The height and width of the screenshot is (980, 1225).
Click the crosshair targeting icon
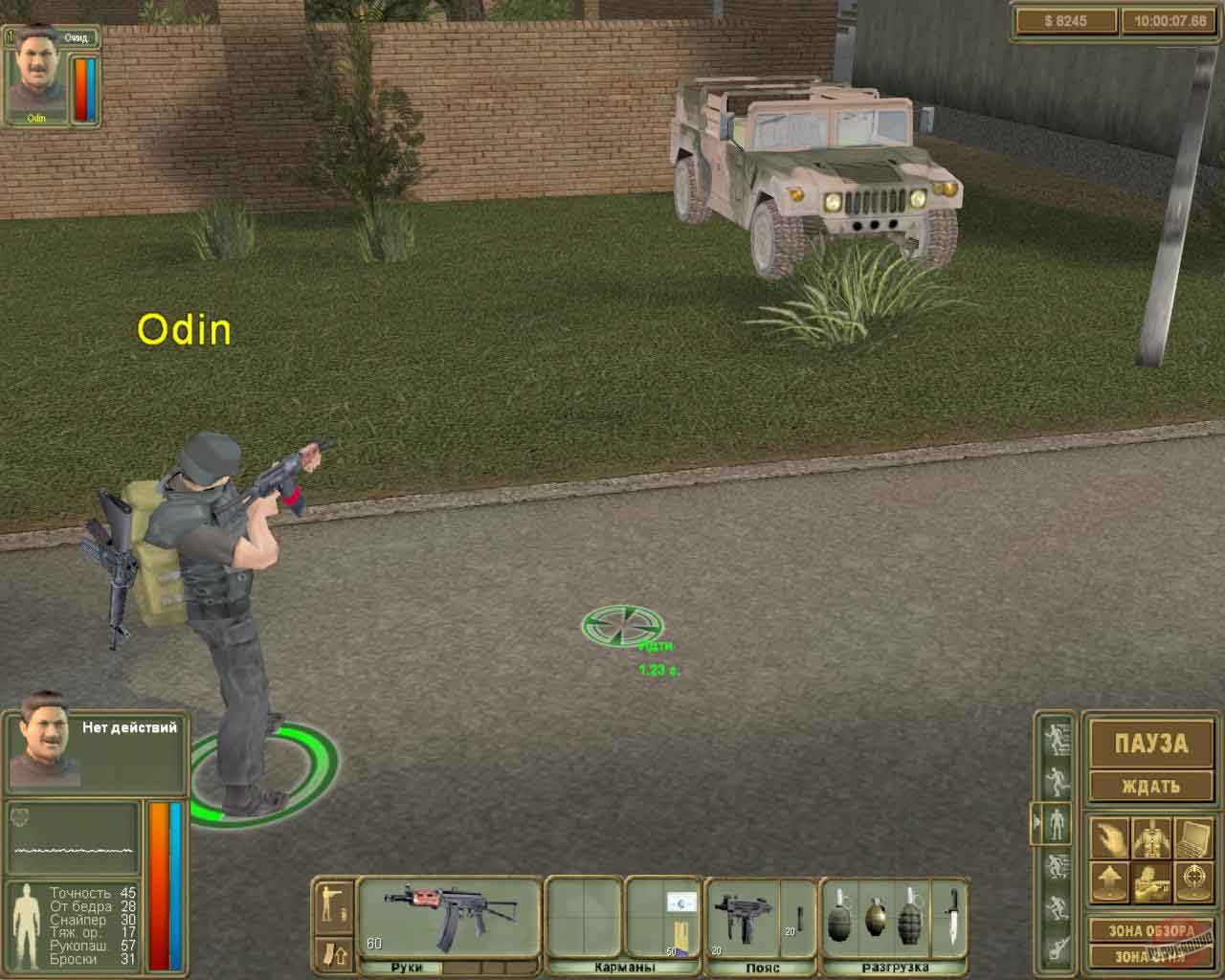pos(1193,880)
